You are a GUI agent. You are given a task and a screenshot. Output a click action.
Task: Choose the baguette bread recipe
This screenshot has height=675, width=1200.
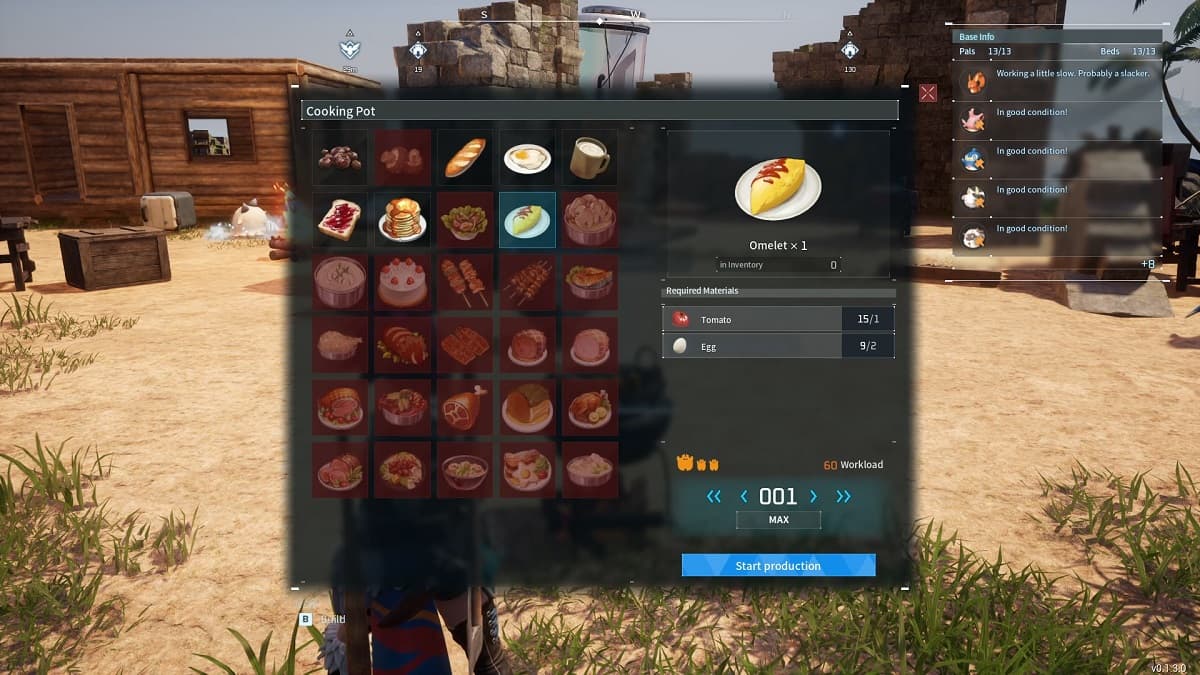point(465,157)
